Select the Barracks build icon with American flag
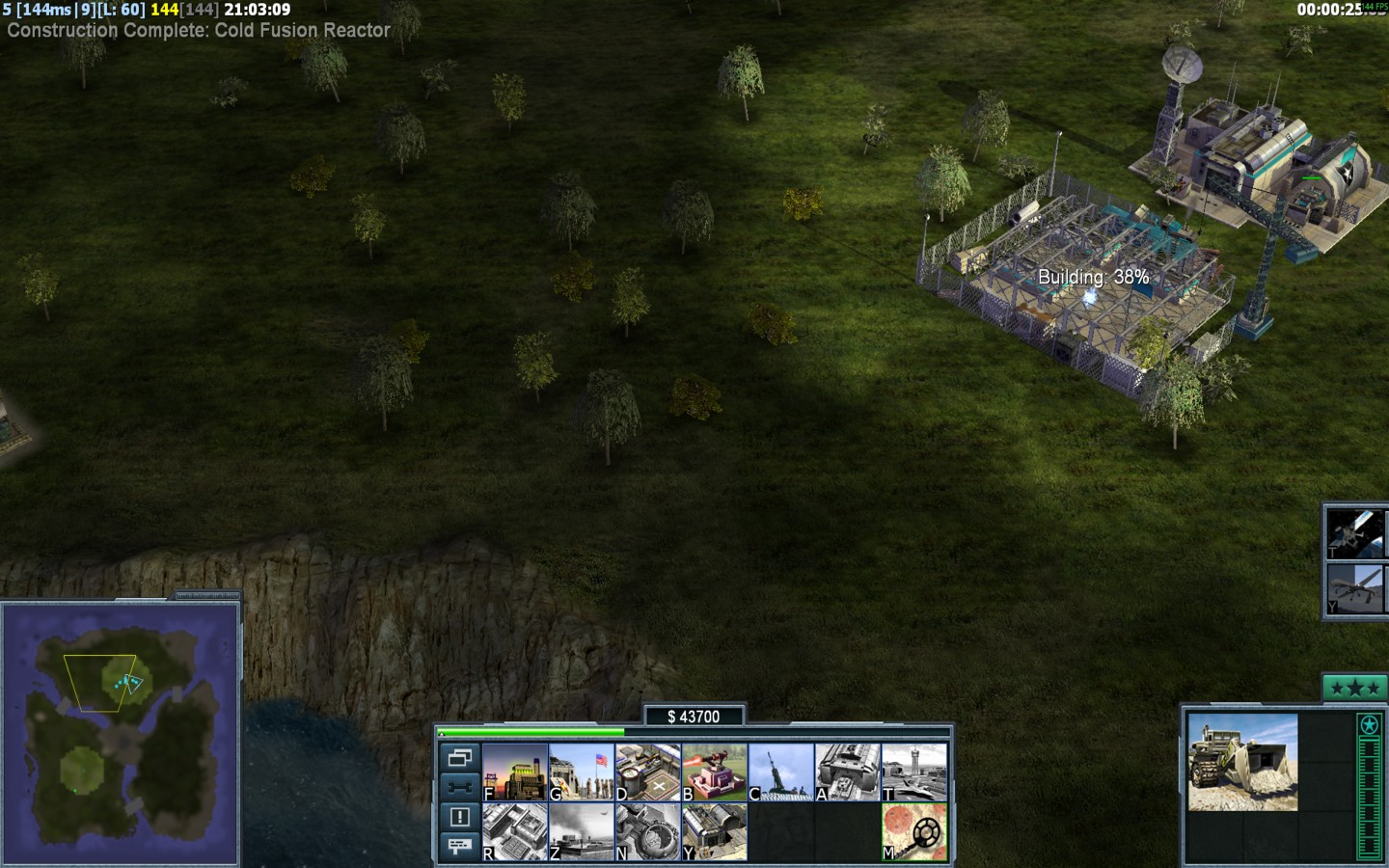The height and width of the screenshot is (868, 1389). [582, 773]
